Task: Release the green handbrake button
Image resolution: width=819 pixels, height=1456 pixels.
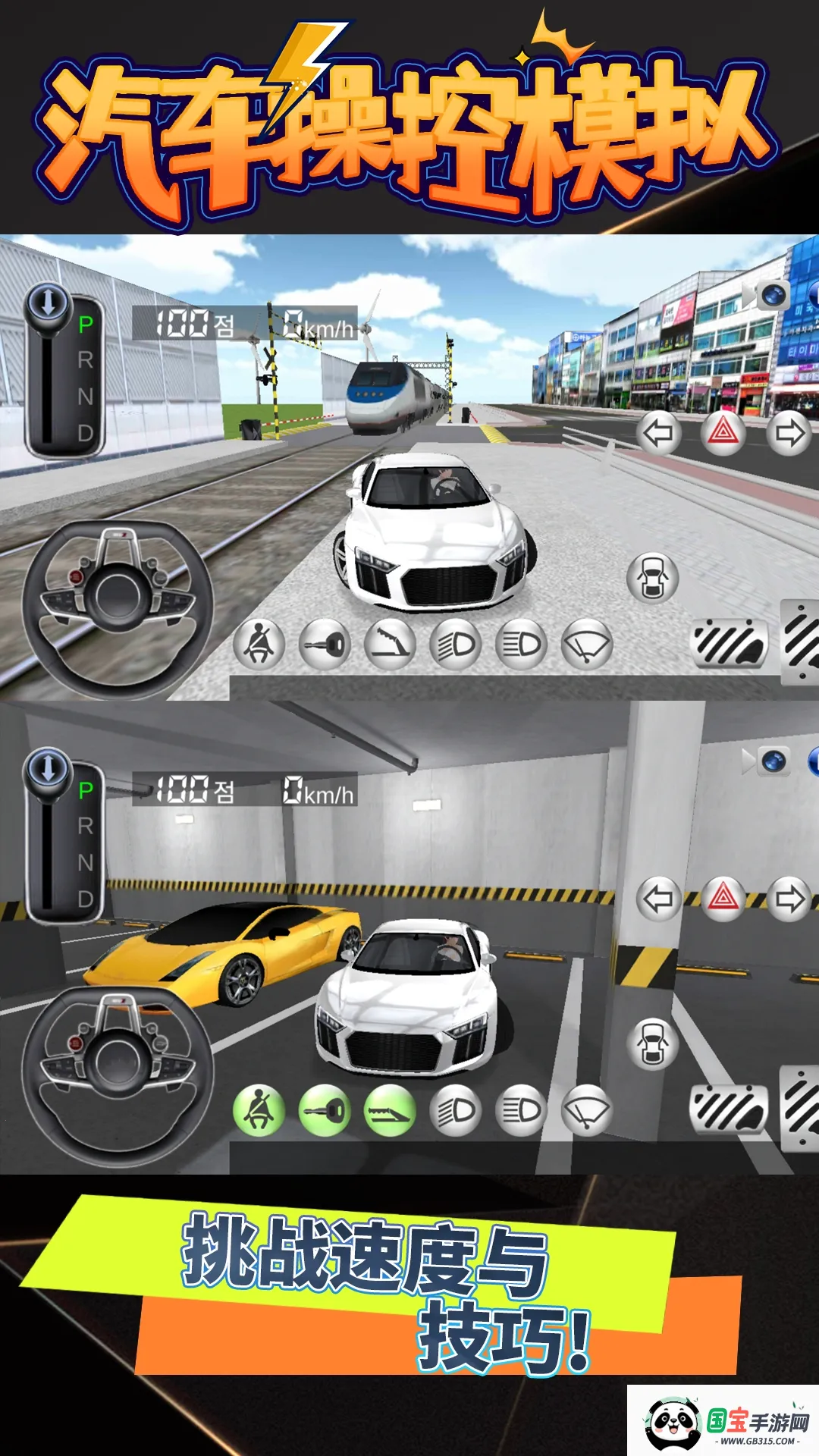Action: [390, 1111]
